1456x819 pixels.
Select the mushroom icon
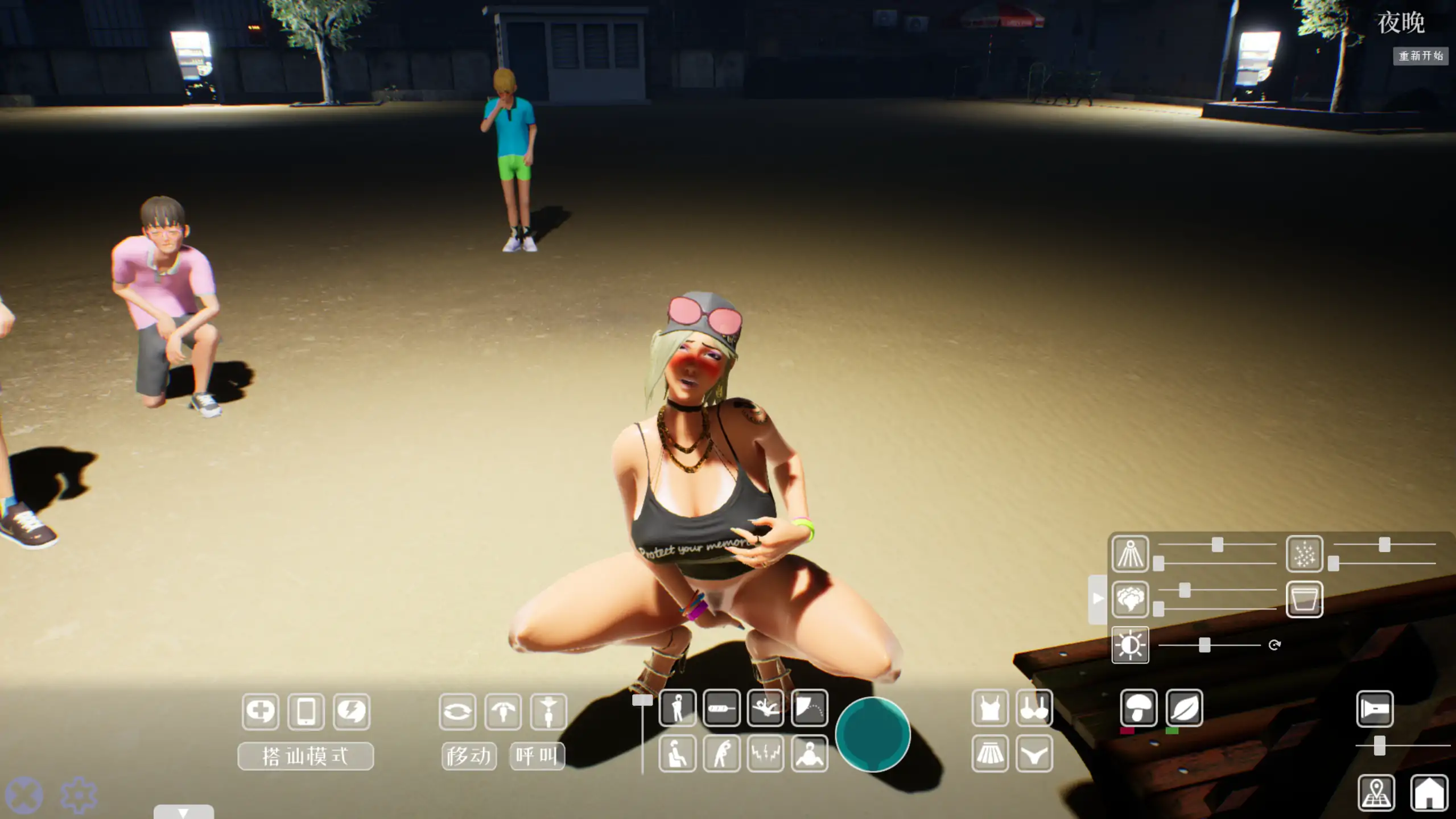1139,708
